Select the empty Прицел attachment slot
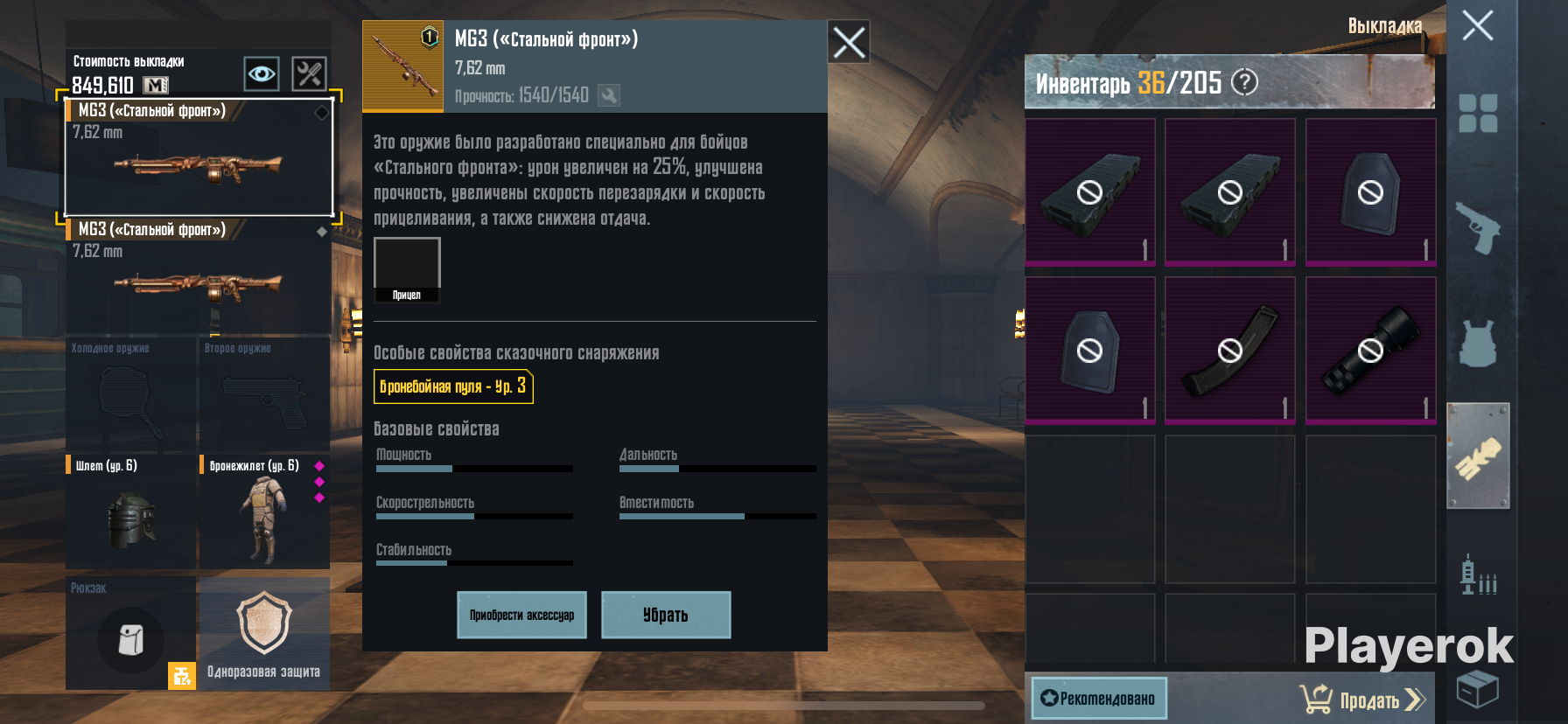 pos(407,265)
